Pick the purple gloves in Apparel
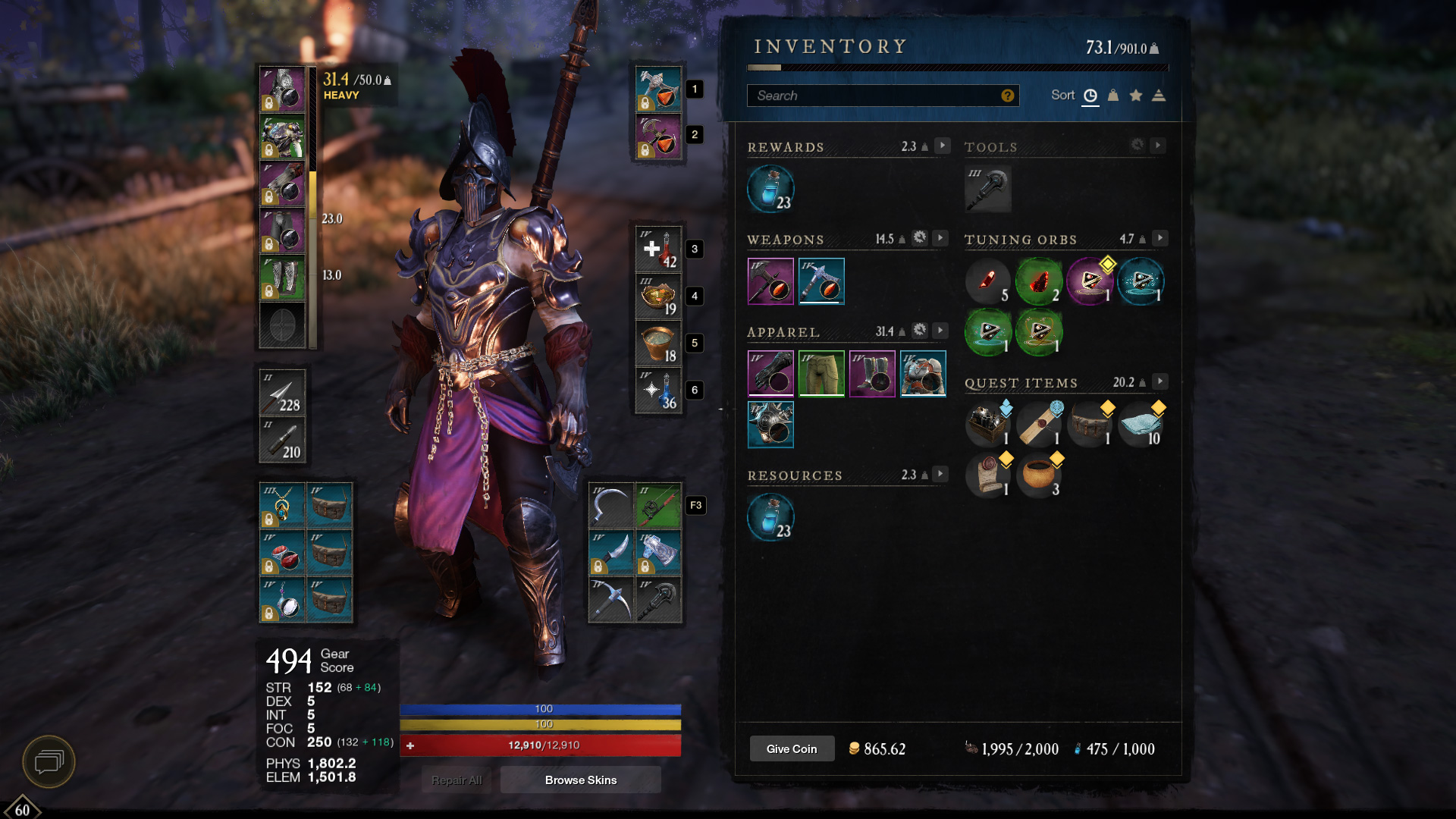This screenshot has height=819, width=1456. (x=770, y=373)
